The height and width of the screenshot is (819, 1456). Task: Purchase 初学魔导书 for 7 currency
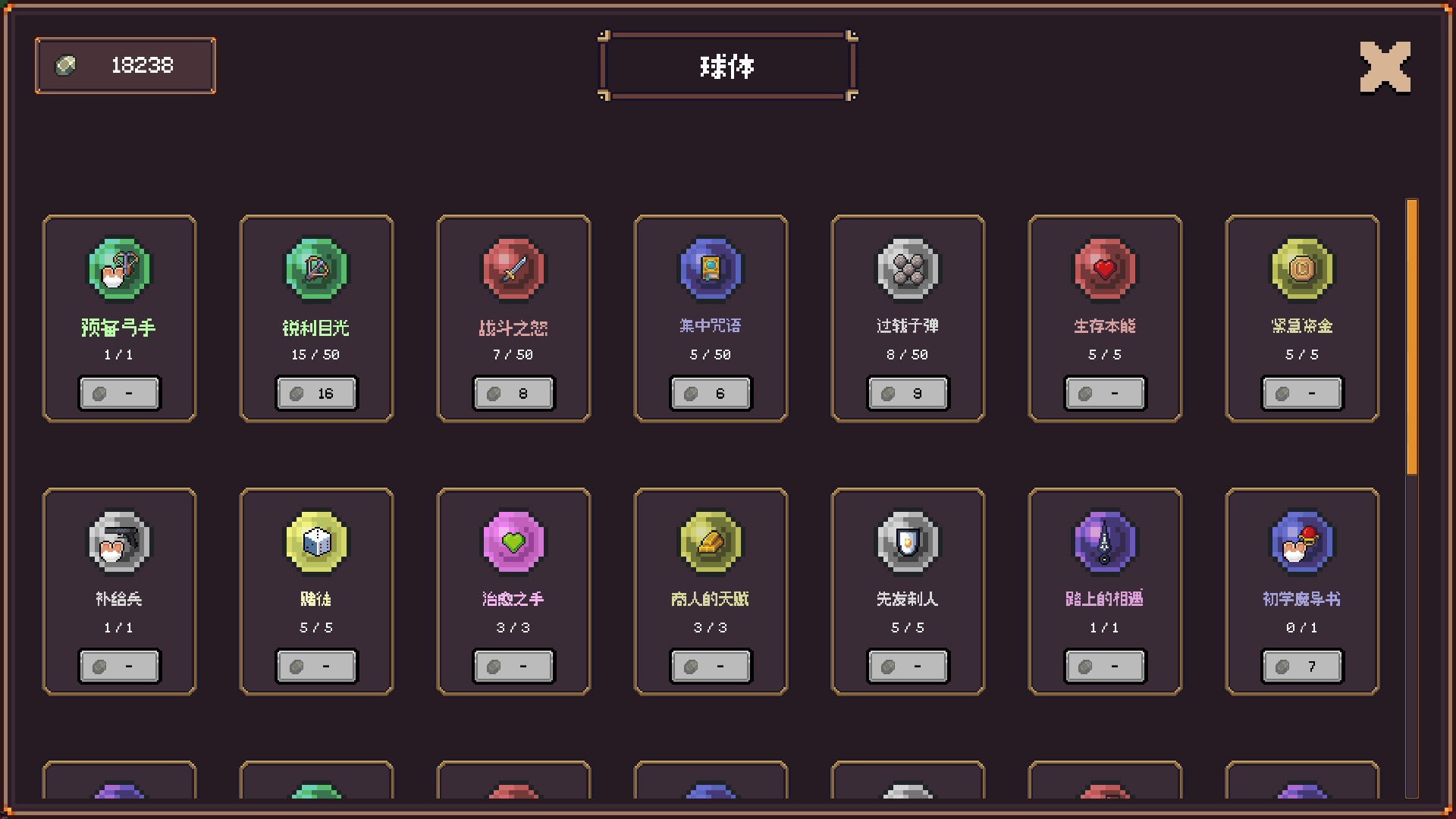pyautogui.click(x=1302, y=666)
